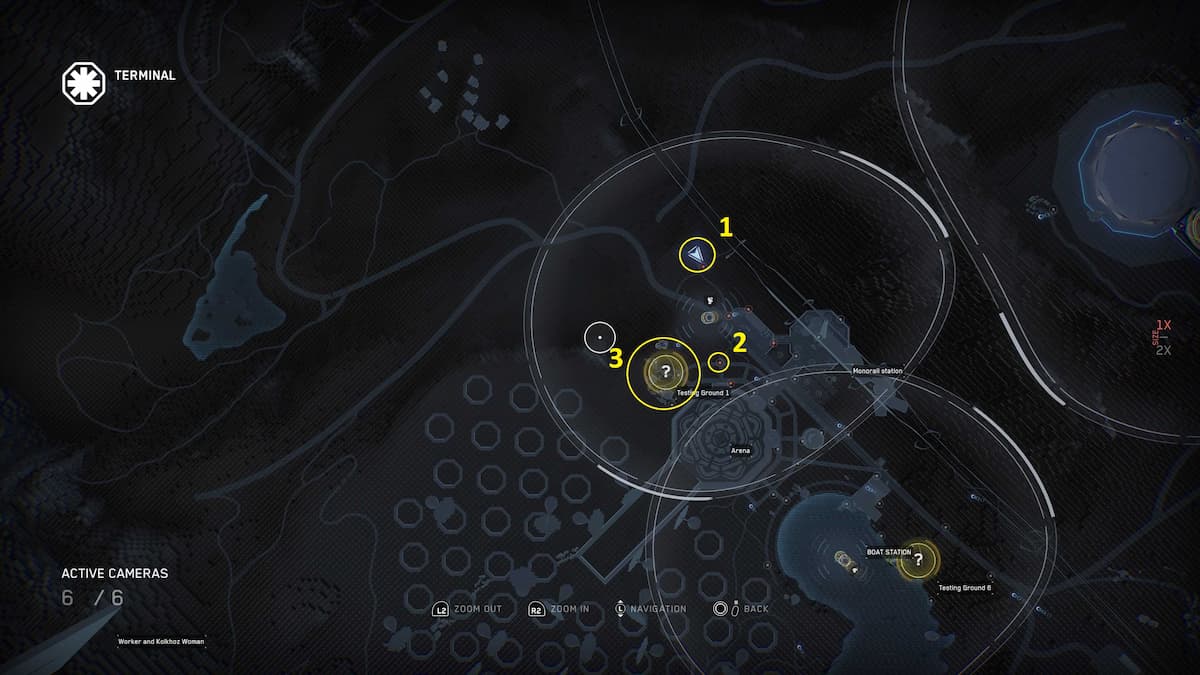Click the white circle map cursor
Viewport: 1200px width, 675px height.
pyautogui.click(x=599, y=338)
